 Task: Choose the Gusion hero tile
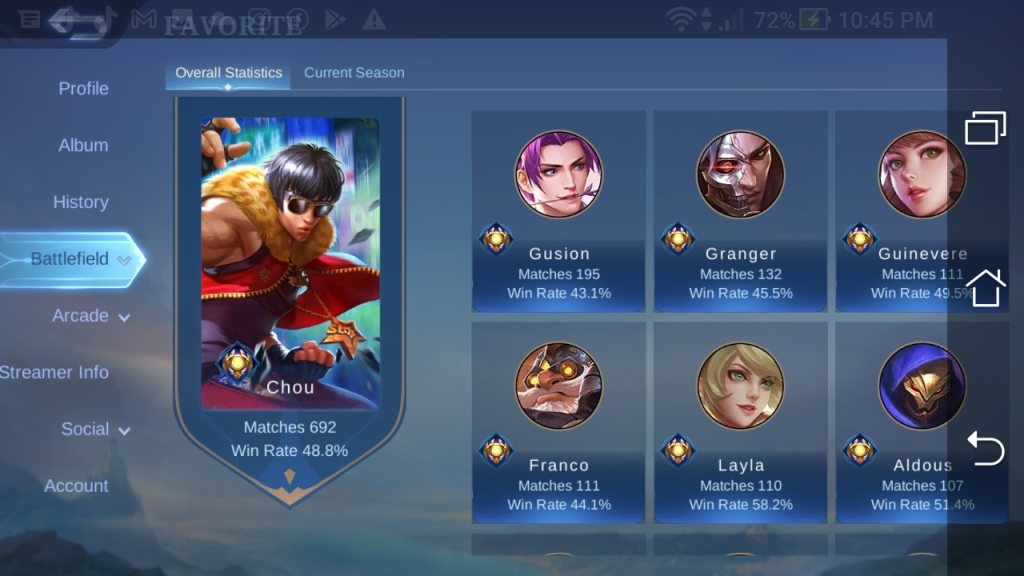pyautogui.click(x=559, y=211)
